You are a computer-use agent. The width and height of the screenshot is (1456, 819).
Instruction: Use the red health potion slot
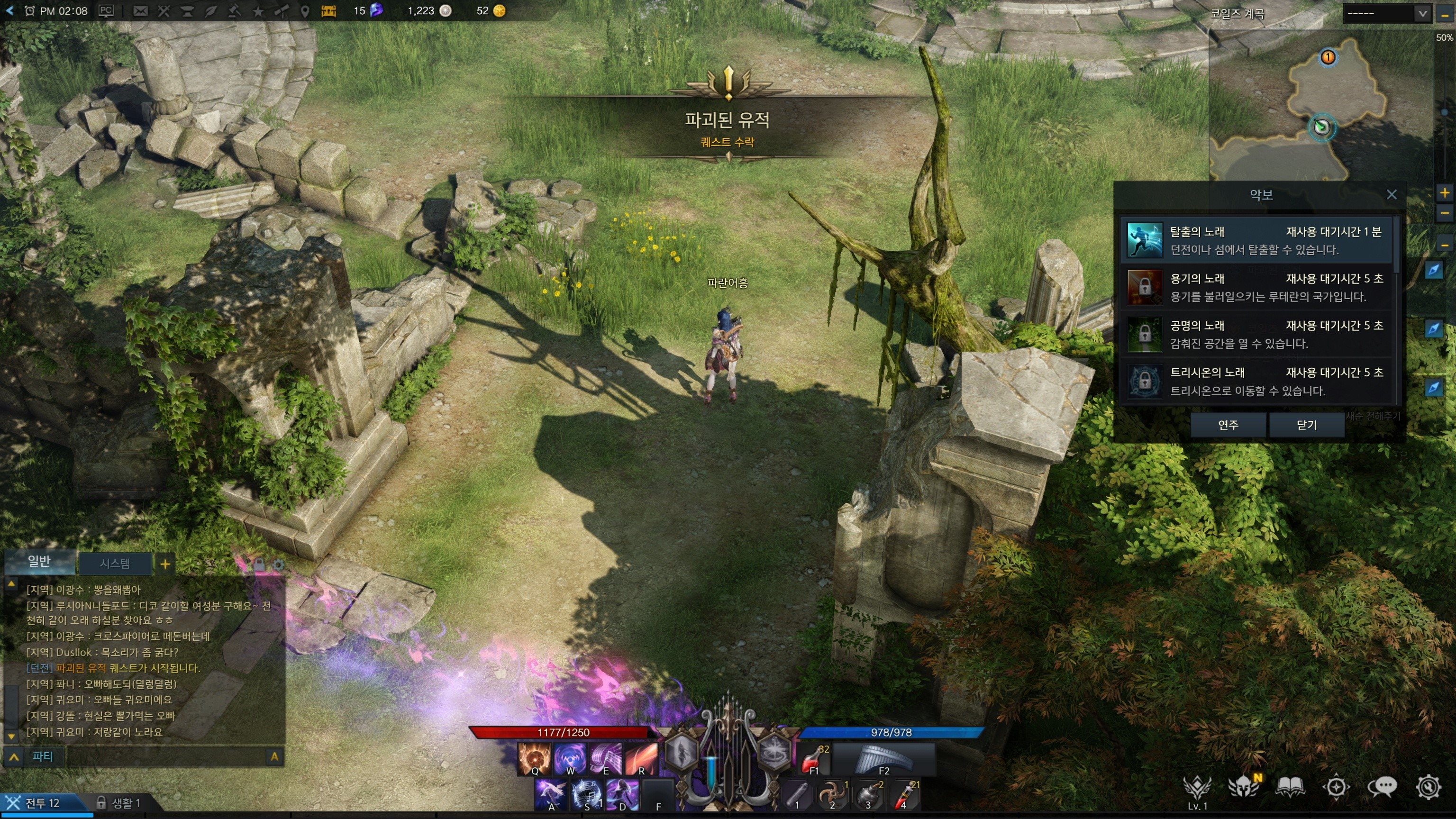coord(814,760)
